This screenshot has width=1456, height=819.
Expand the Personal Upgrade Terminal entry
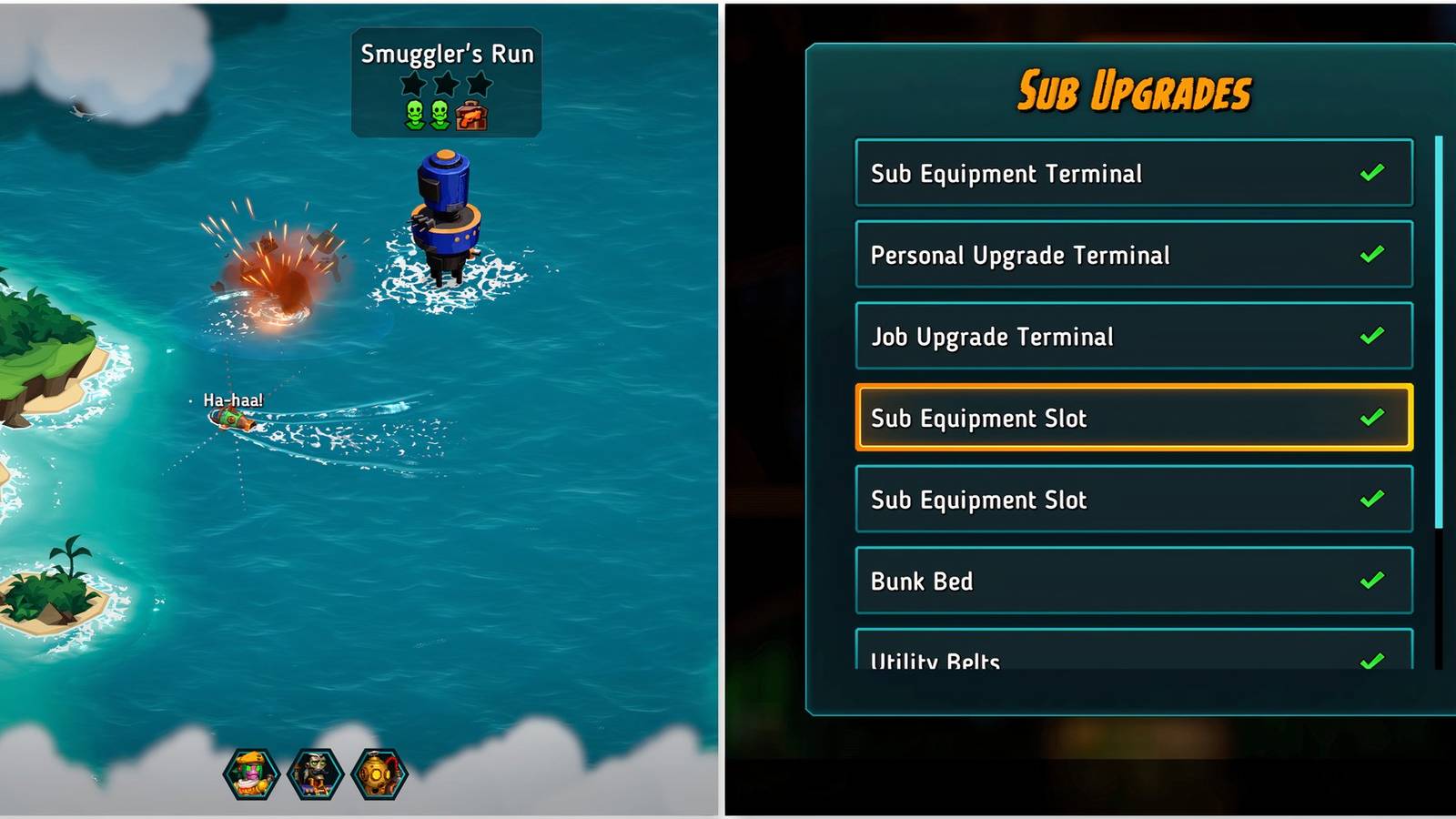tap(1133, 255)
